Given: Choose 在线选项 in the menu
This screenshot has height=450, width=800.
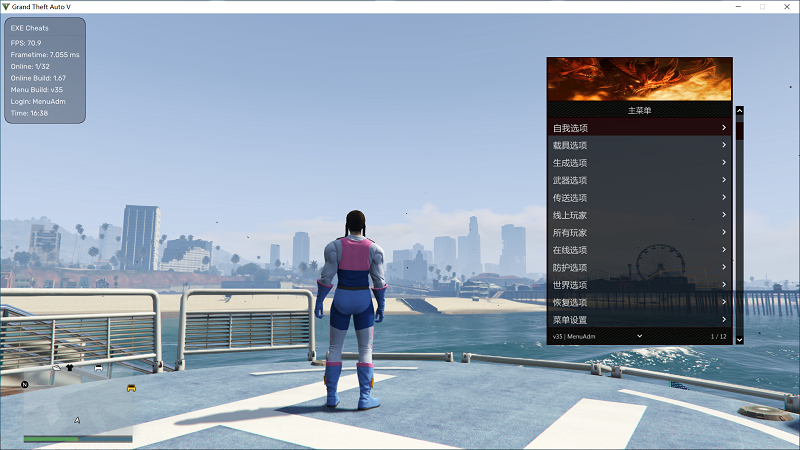Looking at the screenshot, I should click(x=639, y=250).
